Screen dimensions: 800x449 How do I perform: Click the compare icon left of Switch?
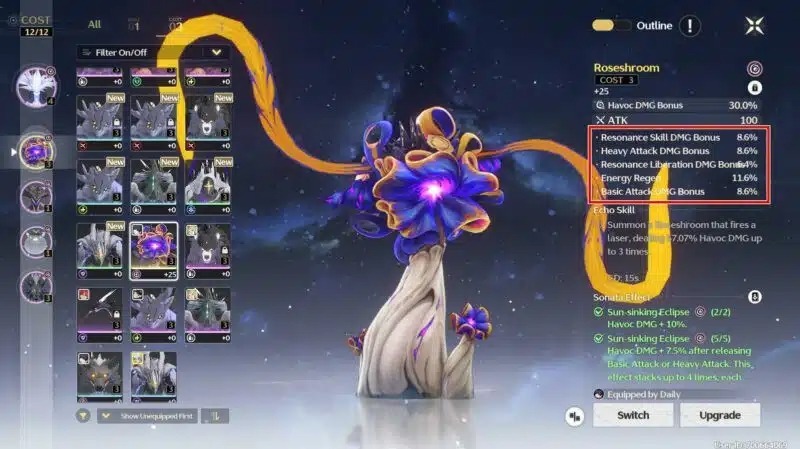click(575, 415)
